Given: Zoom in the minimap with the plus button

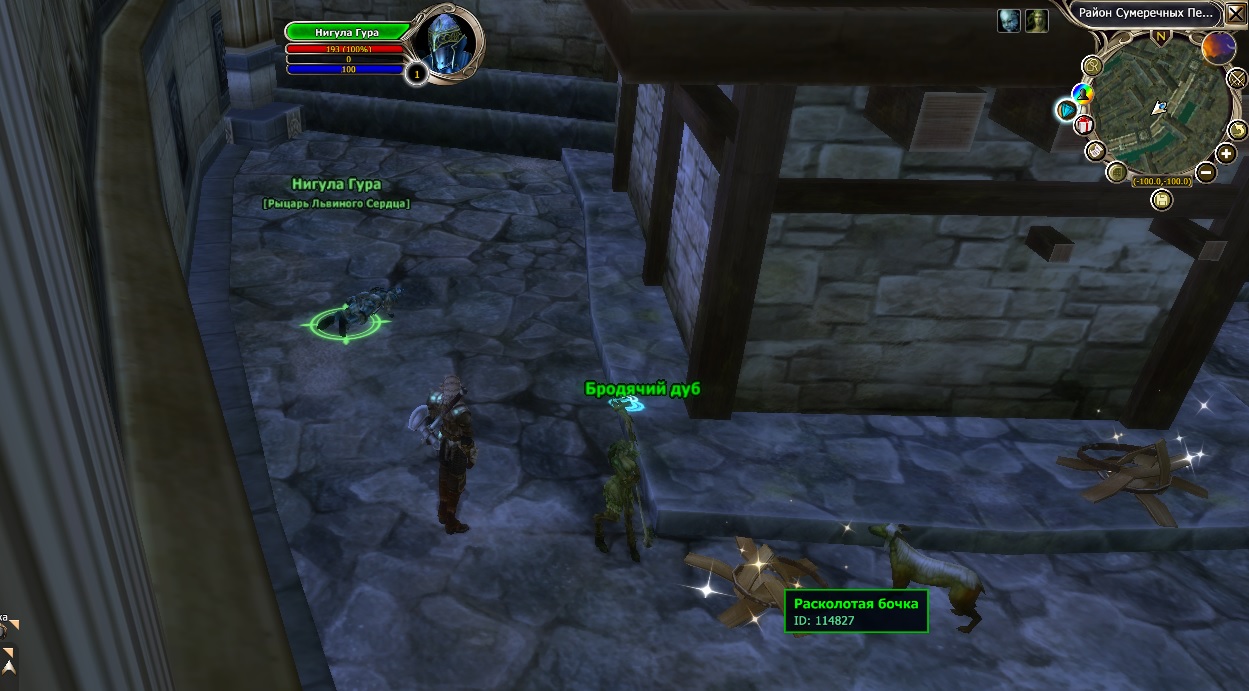Looking at the screenshot, I should coord(1227,153).
